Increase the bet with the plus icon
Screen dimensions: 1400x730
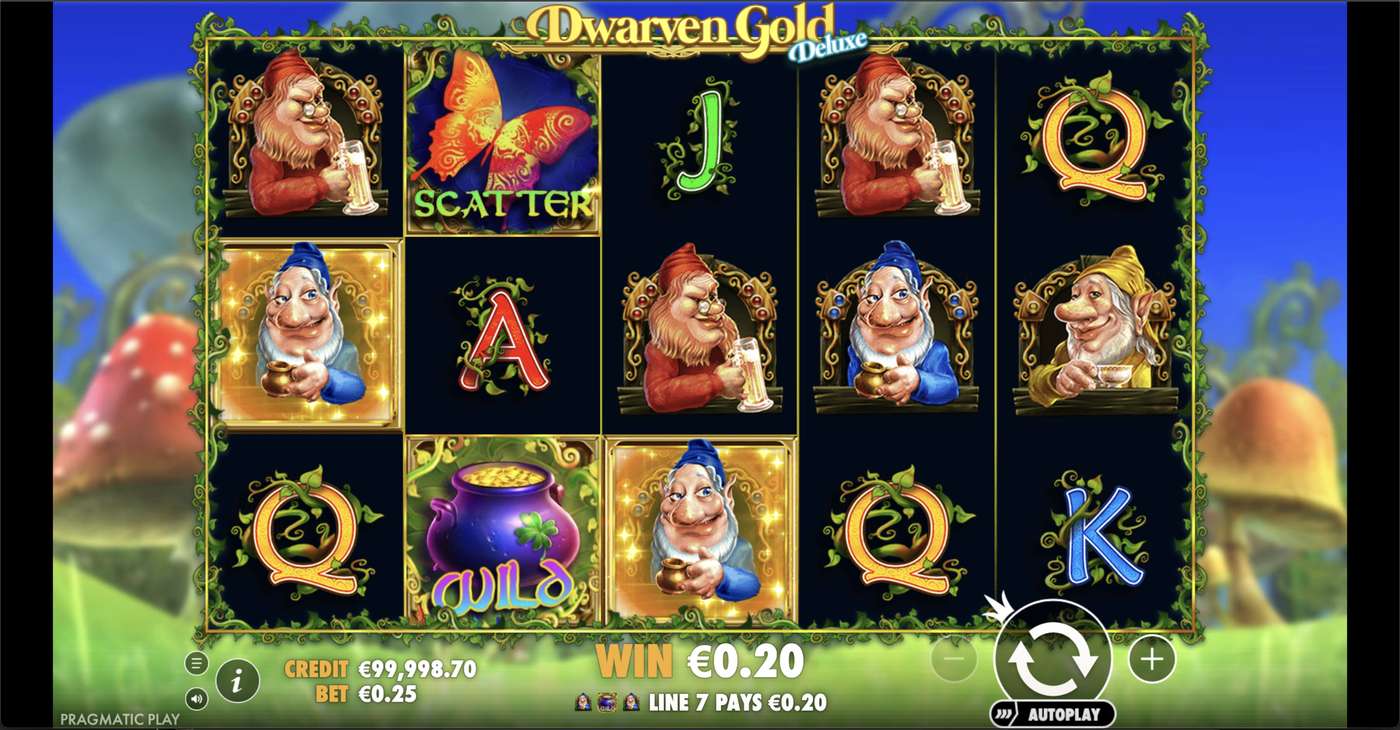pyautogui.click(x=1150, y=659)
